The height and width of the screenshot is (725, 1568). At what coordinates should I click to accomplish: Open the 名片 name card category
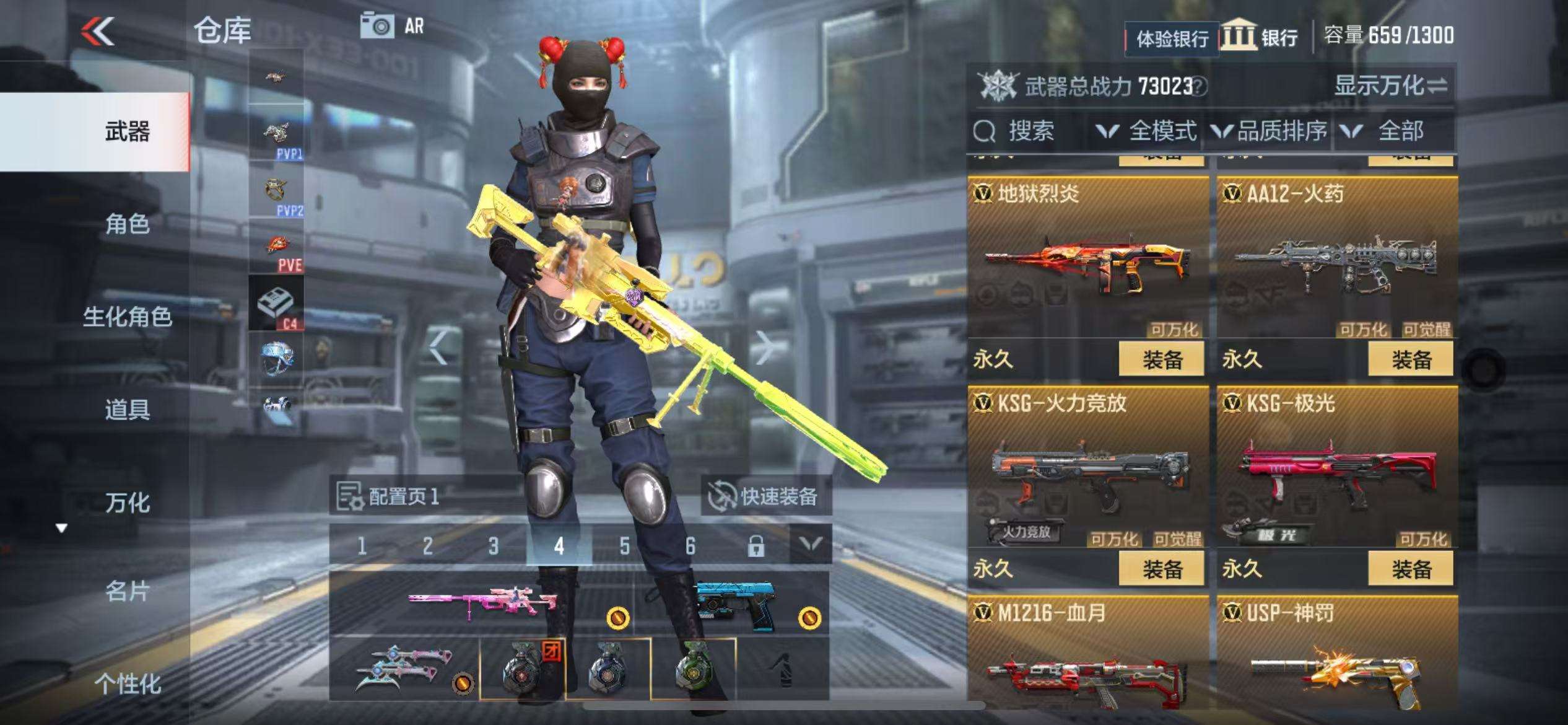pyautogui.click(x=127, y=592)
